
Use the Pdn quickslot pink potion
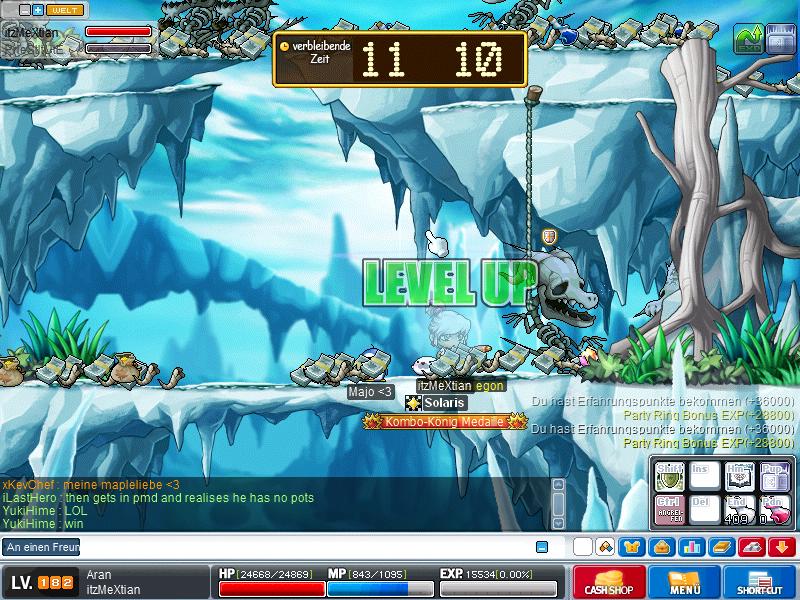(x=773, y=509)
